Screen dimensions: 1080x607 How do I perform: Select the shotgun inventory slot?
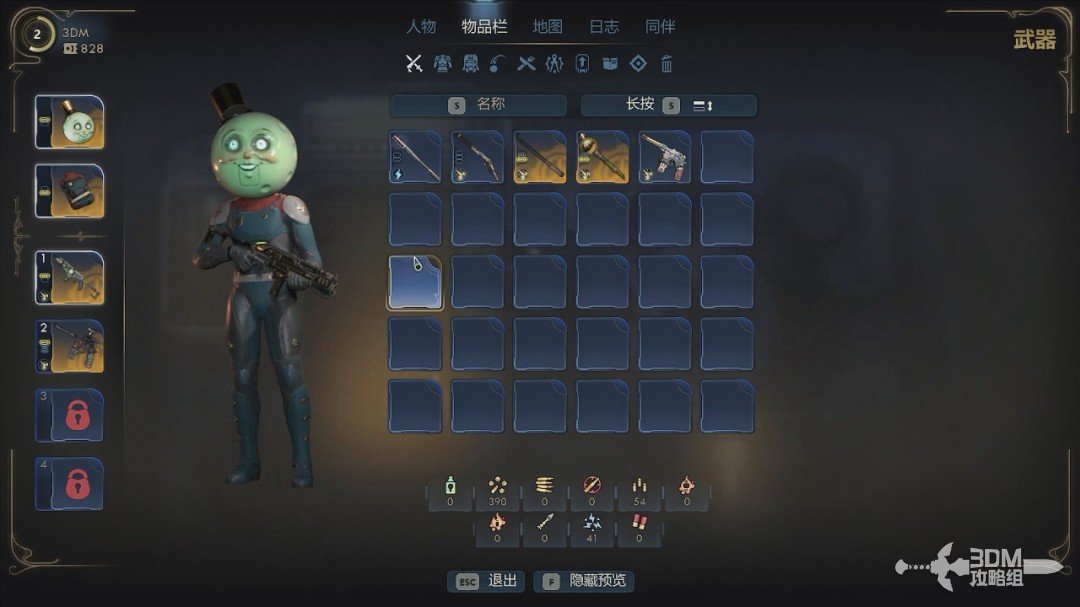tap(477, 157)
